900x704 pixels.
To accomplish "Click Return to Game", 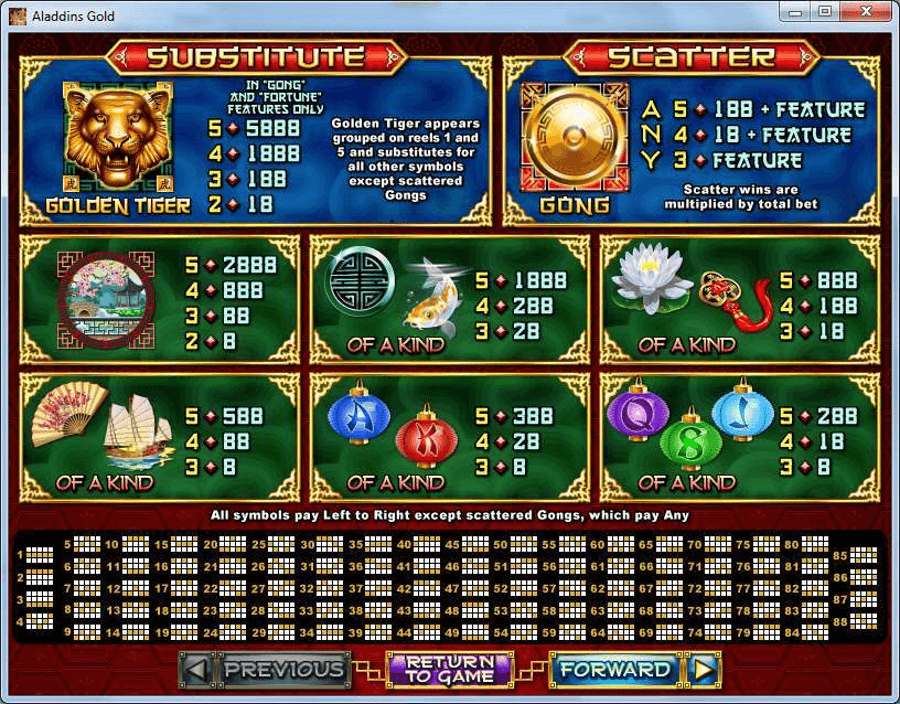I will (450, 669).
